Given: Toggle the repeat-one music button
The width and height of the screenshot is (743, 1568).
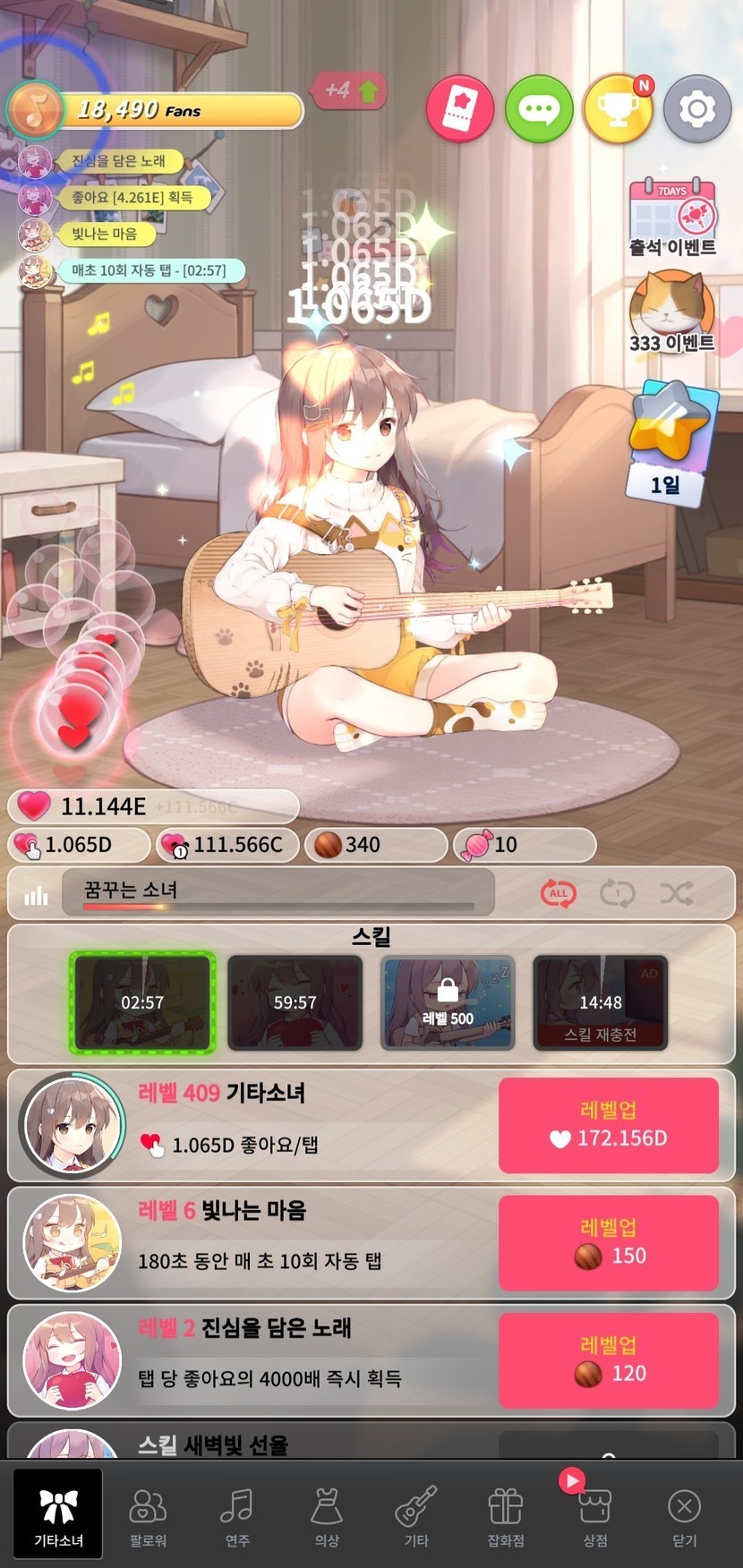Looking at the screenshot, I should point(617,892).
